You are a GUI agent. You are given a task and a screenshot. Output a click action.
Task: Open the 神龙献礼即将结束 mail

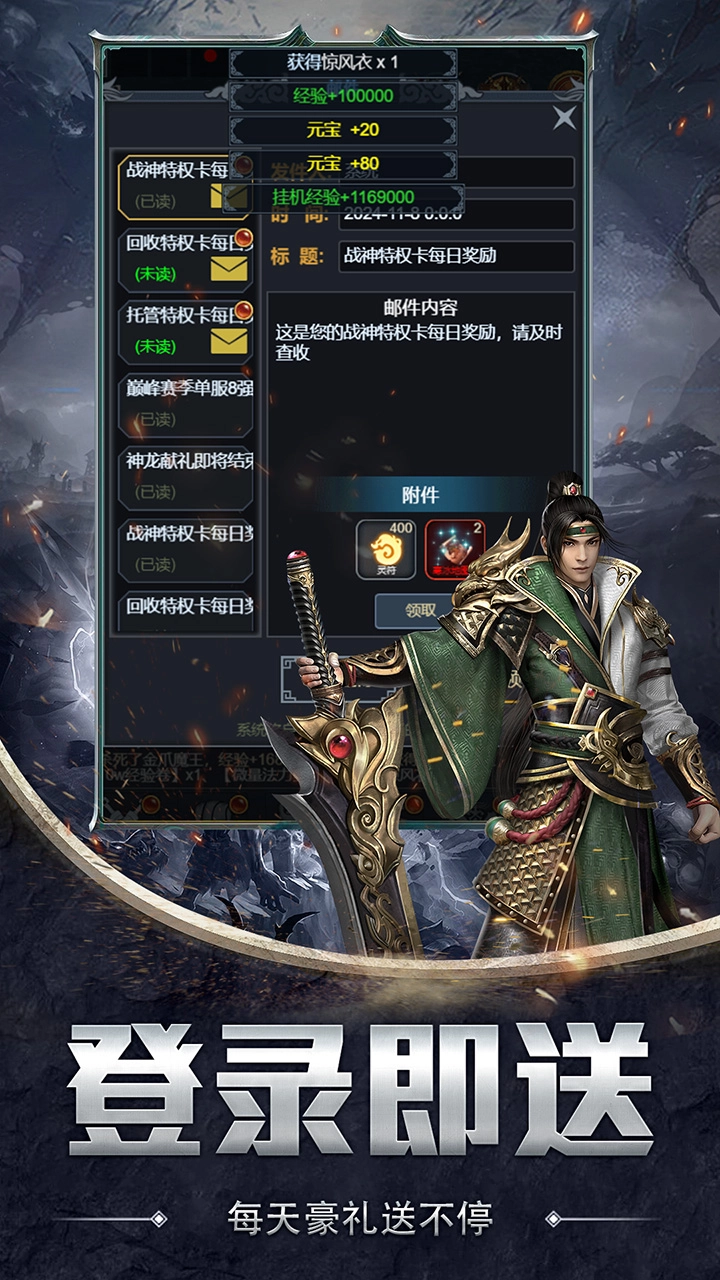click(x=186, y=476)
